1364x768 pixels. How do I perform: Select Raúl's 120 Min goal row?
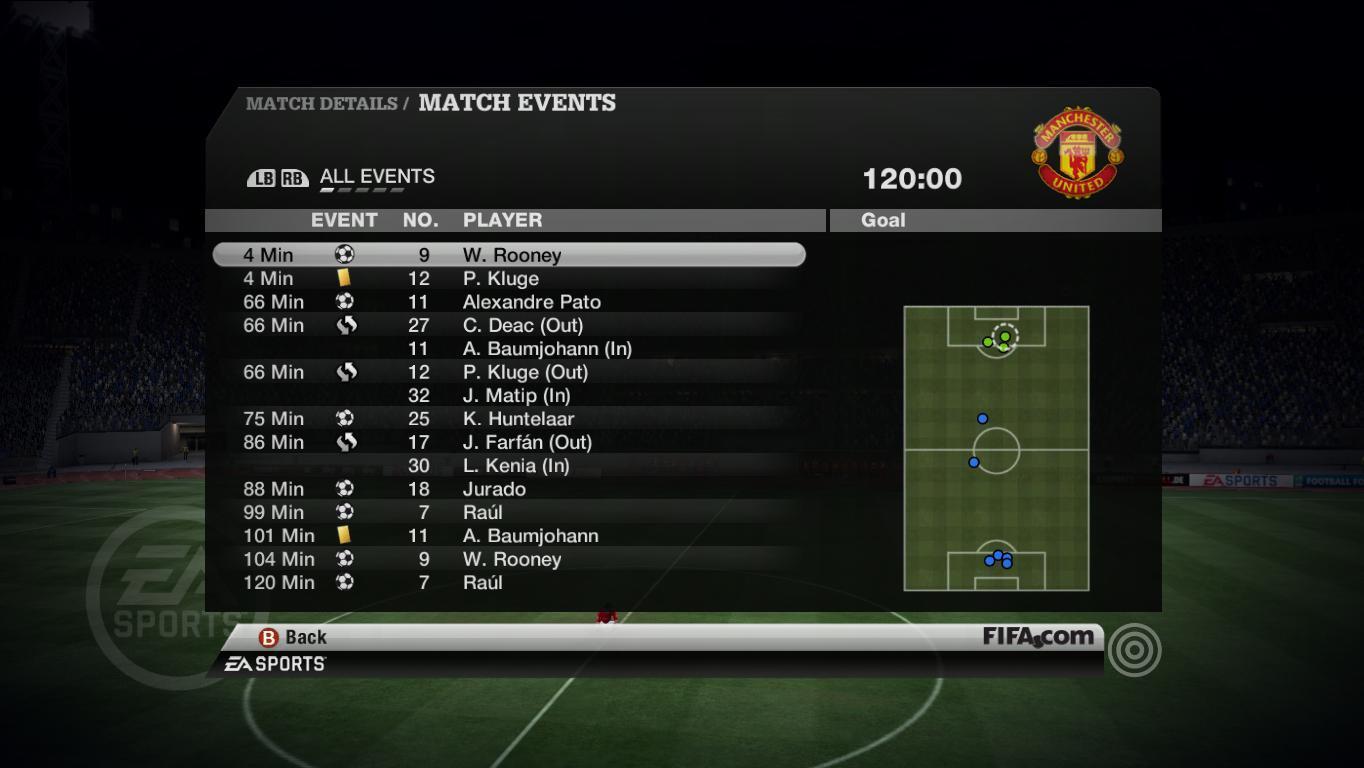click(509, 582)
